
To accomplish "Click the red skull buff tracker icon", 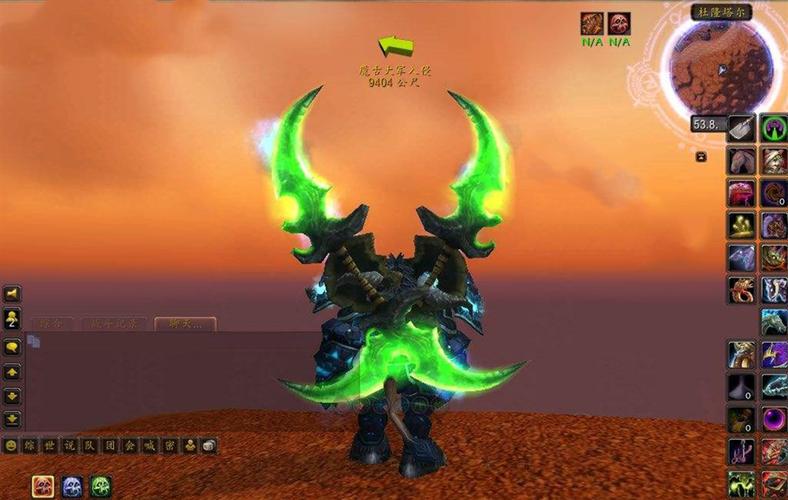I will click(x=619, y=24).
